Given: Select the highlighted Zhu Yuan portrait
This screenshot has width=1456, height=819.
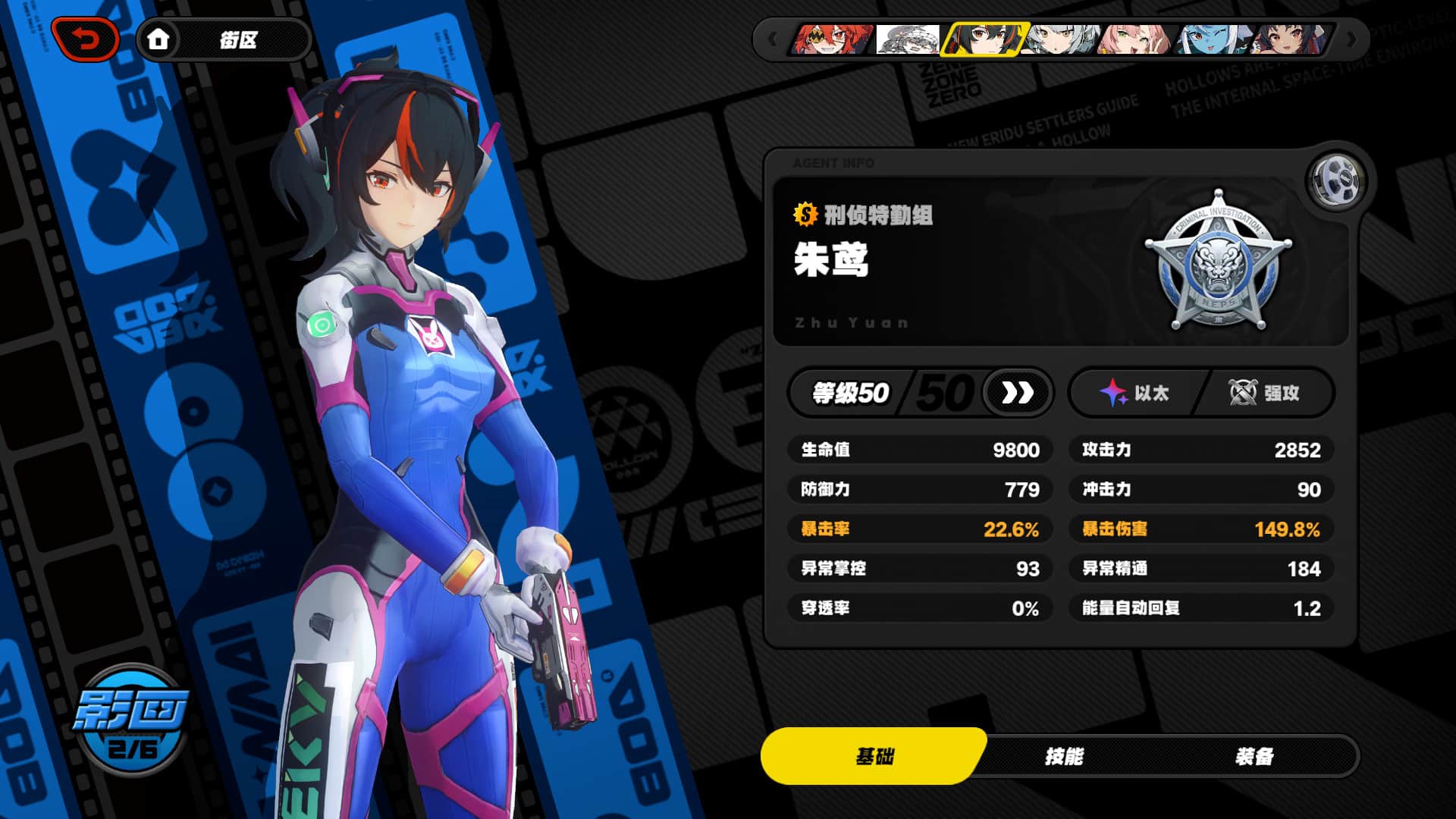Looking at the screenshot, I should (984, 39).
